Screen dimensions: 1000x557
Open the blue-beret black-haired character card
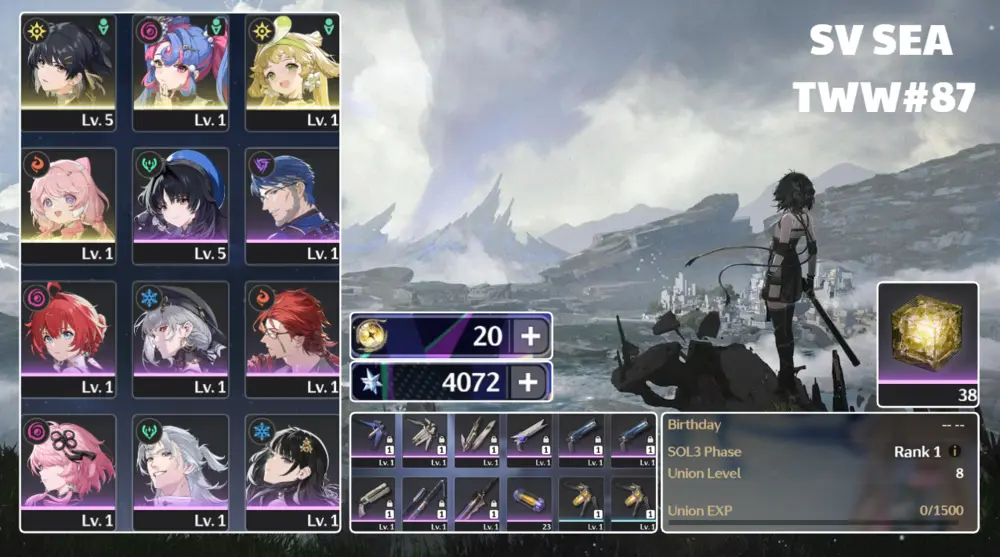pyautogui.click(x=180, y=204)
